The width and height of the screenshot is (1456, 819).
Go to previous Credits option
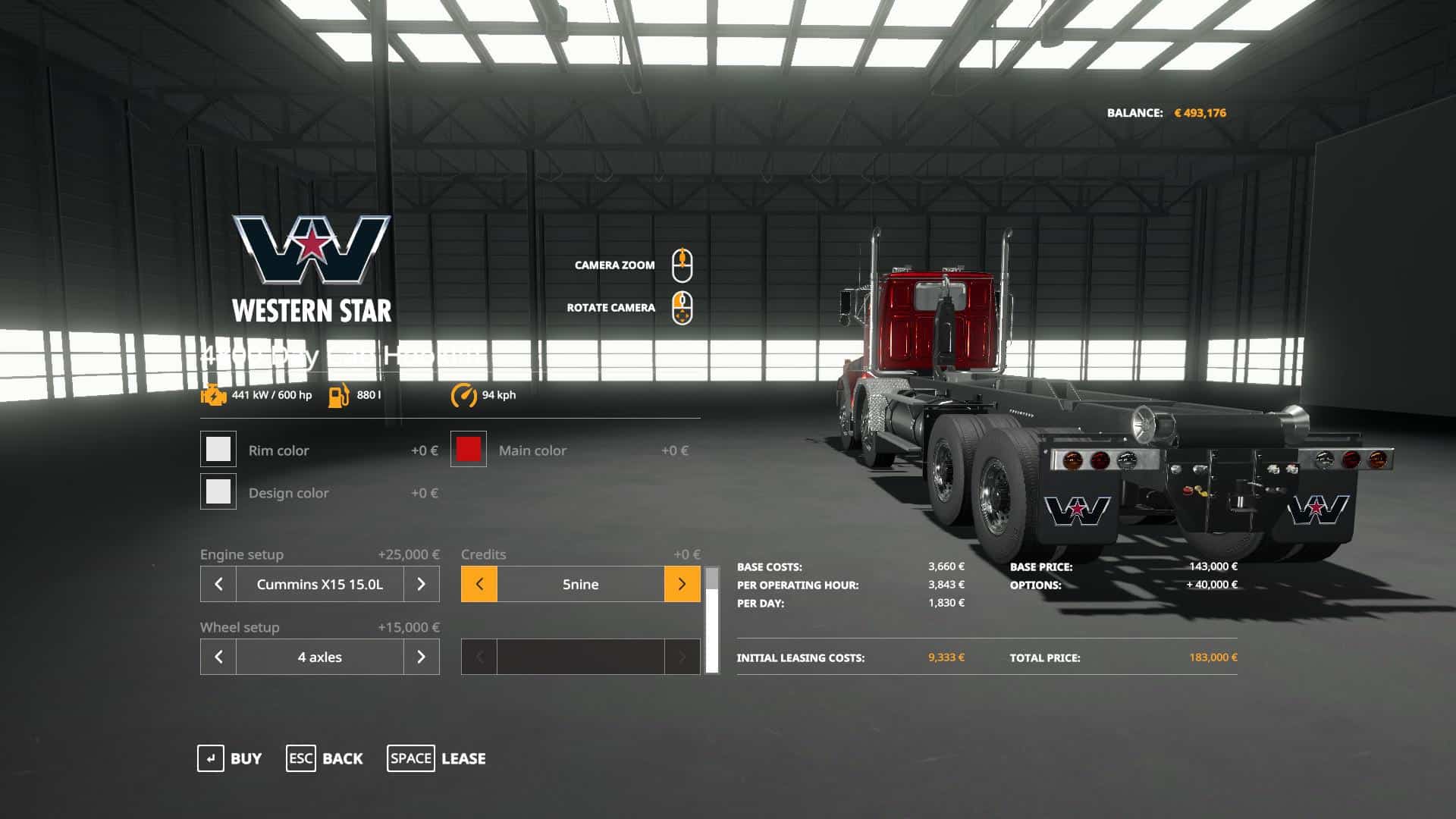pos(479,584)
